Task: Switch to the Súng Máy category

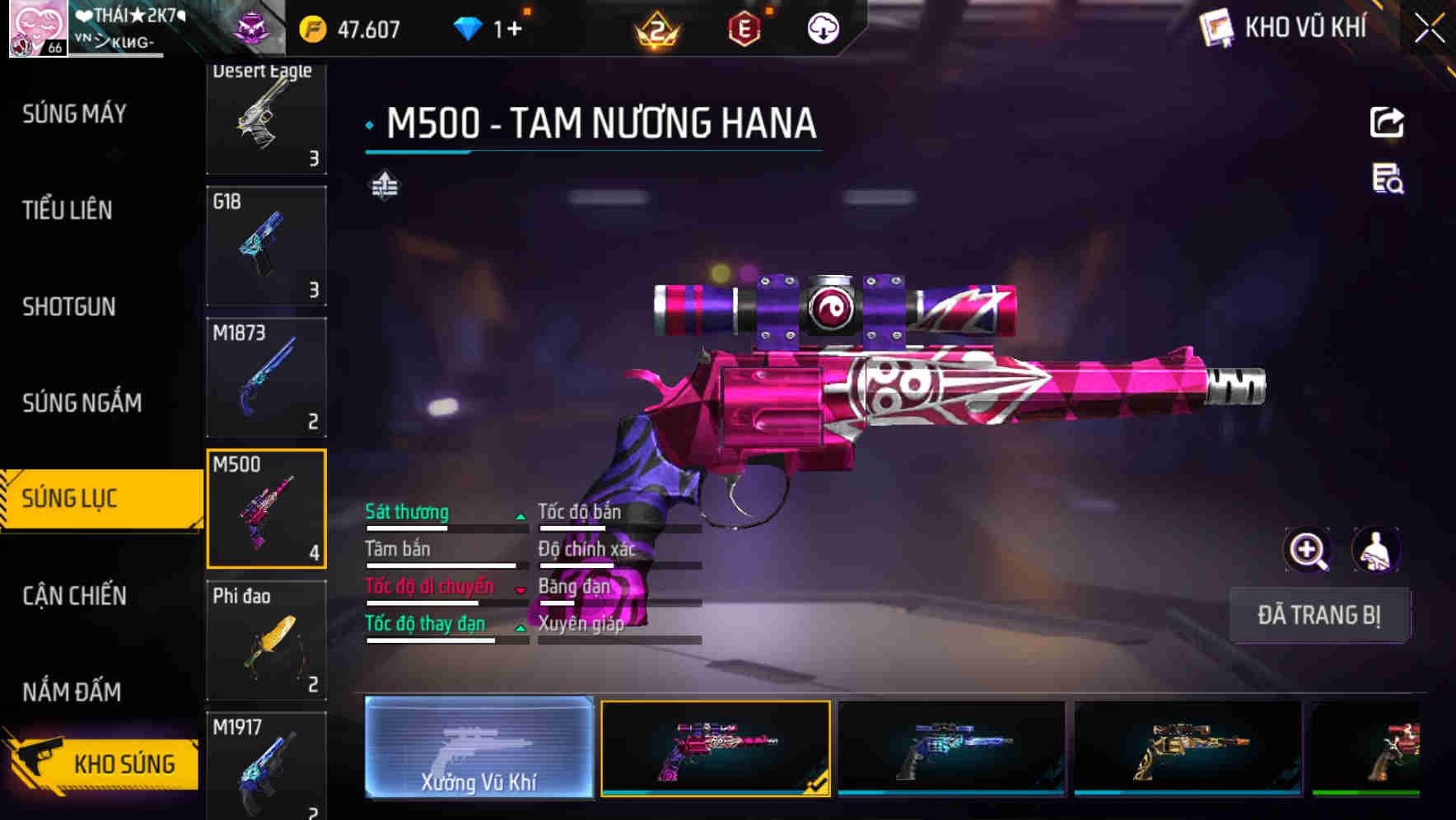Action: click(75, 114)
